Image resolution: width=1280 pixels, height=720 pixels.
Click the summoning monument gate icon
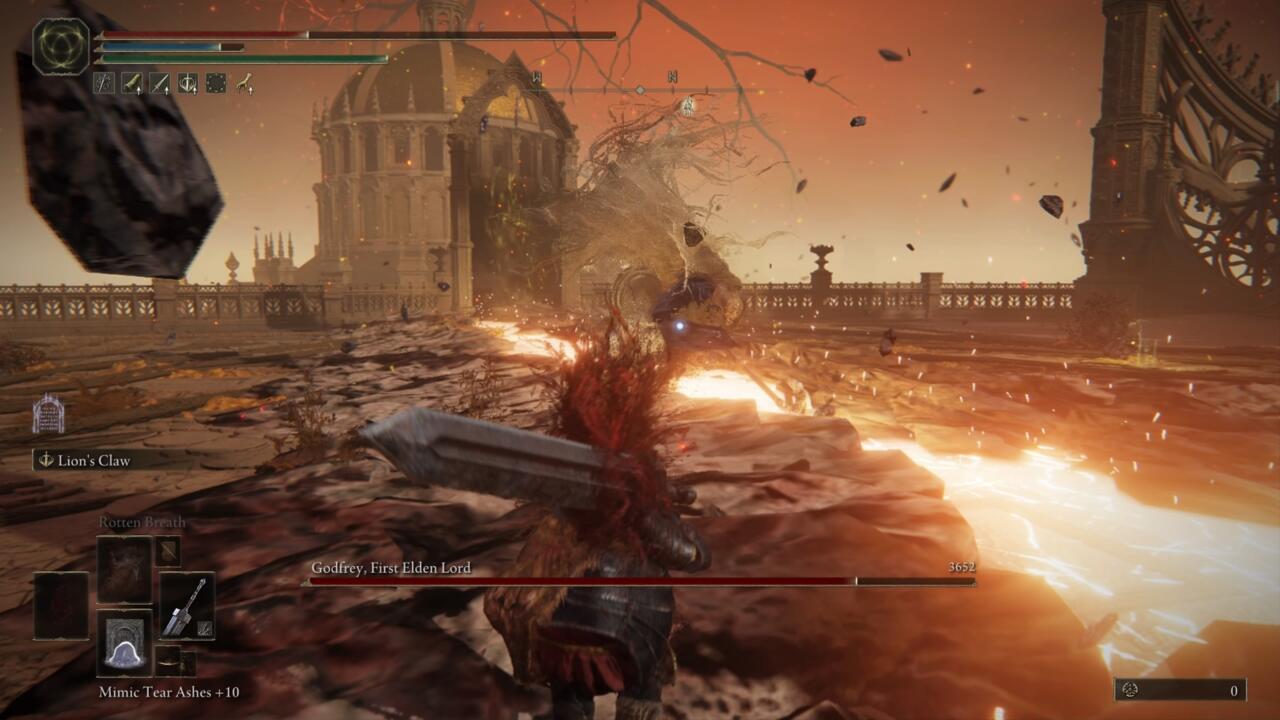48,413
